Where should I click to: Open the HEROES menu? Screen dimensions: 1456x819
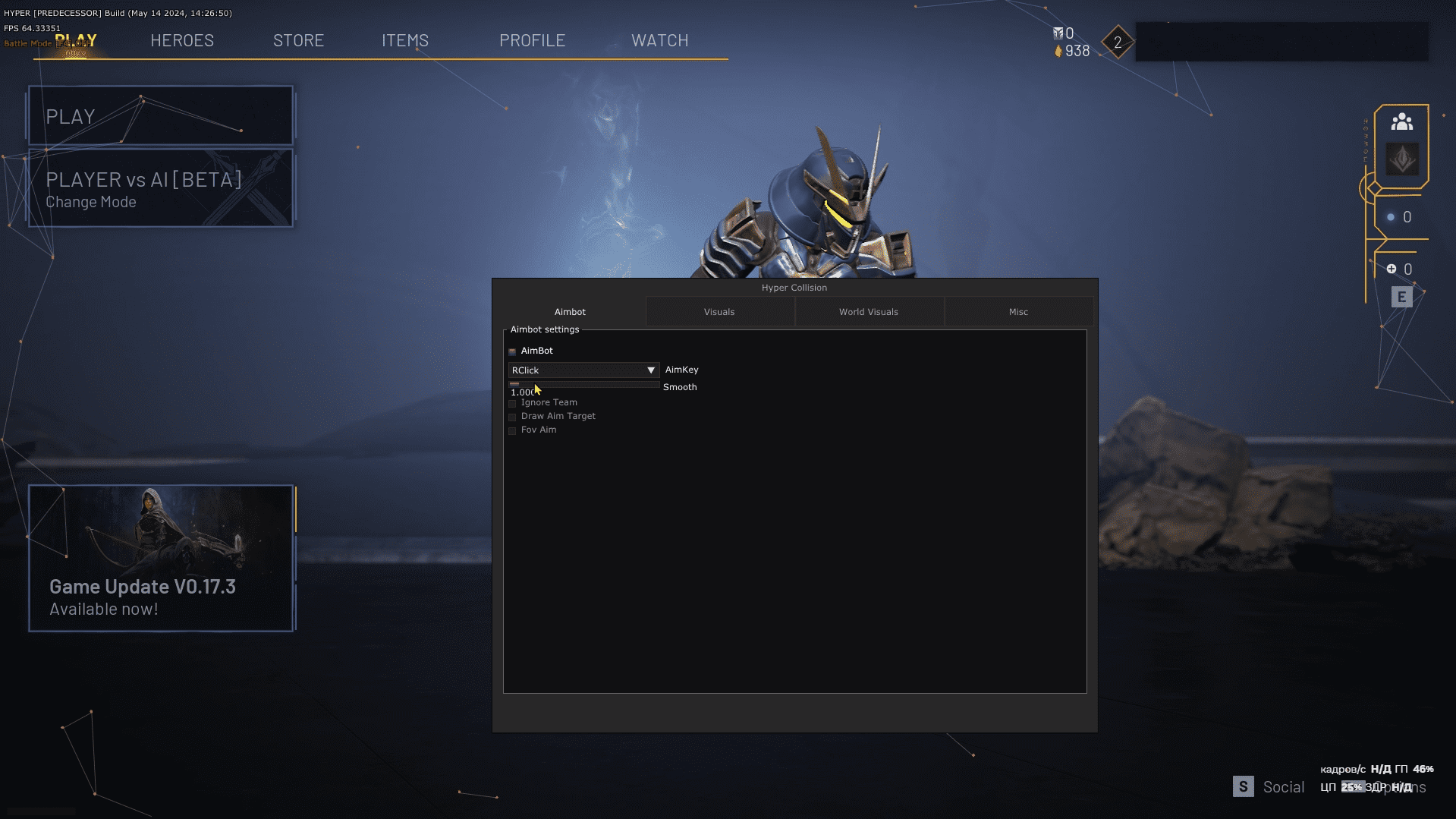pos(182,40)
